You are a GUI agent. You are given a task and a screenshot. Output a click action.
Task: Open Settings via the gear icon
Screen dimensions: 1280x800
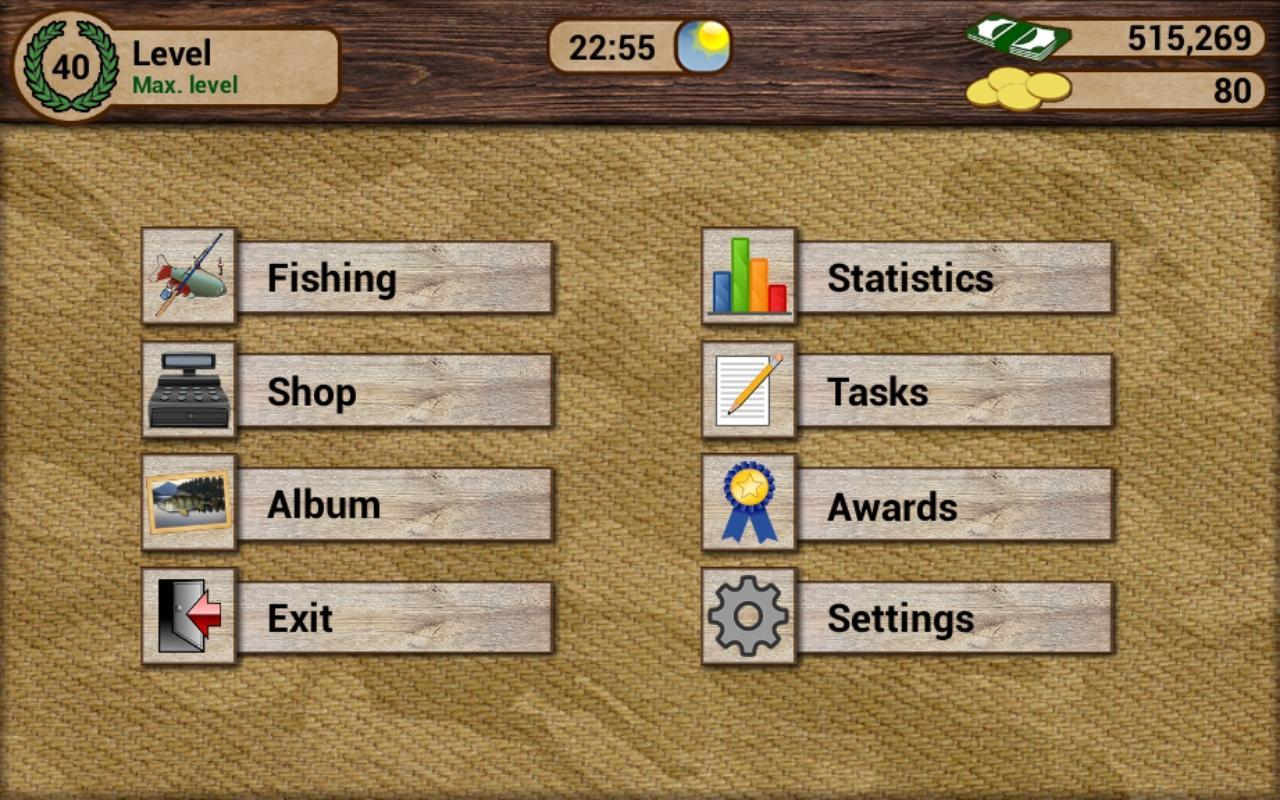[x=748, y=618]
